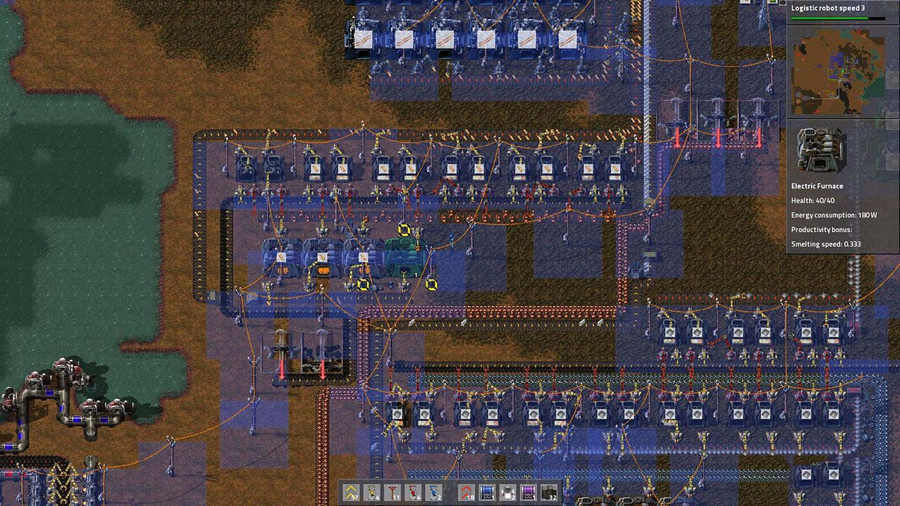Pick the yellow inserter from the hotbar
This screenshot has width=900, height=506.
coord(372,491)
